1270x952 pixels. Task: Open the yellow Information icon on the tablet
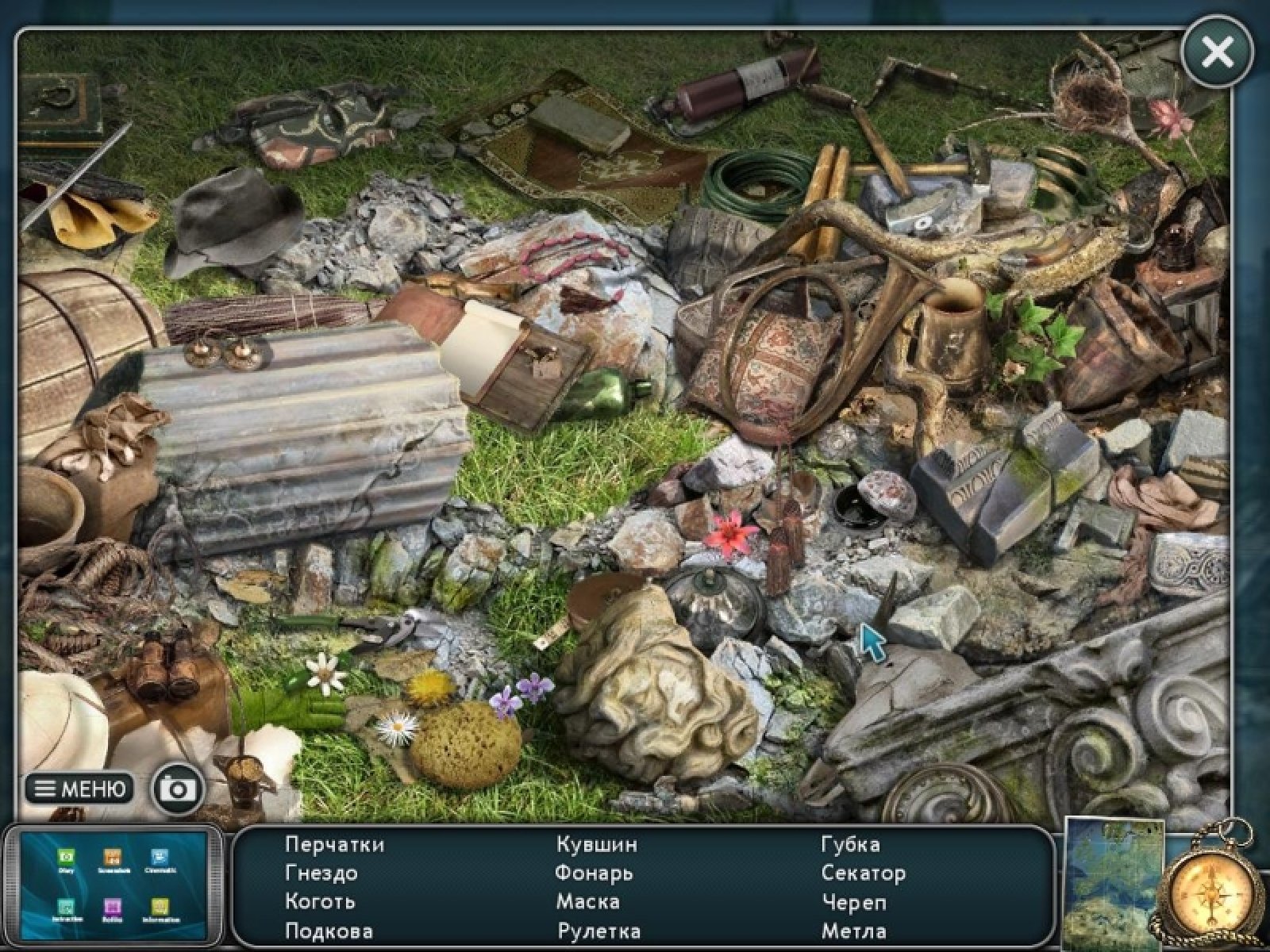[x=160, y=908]
